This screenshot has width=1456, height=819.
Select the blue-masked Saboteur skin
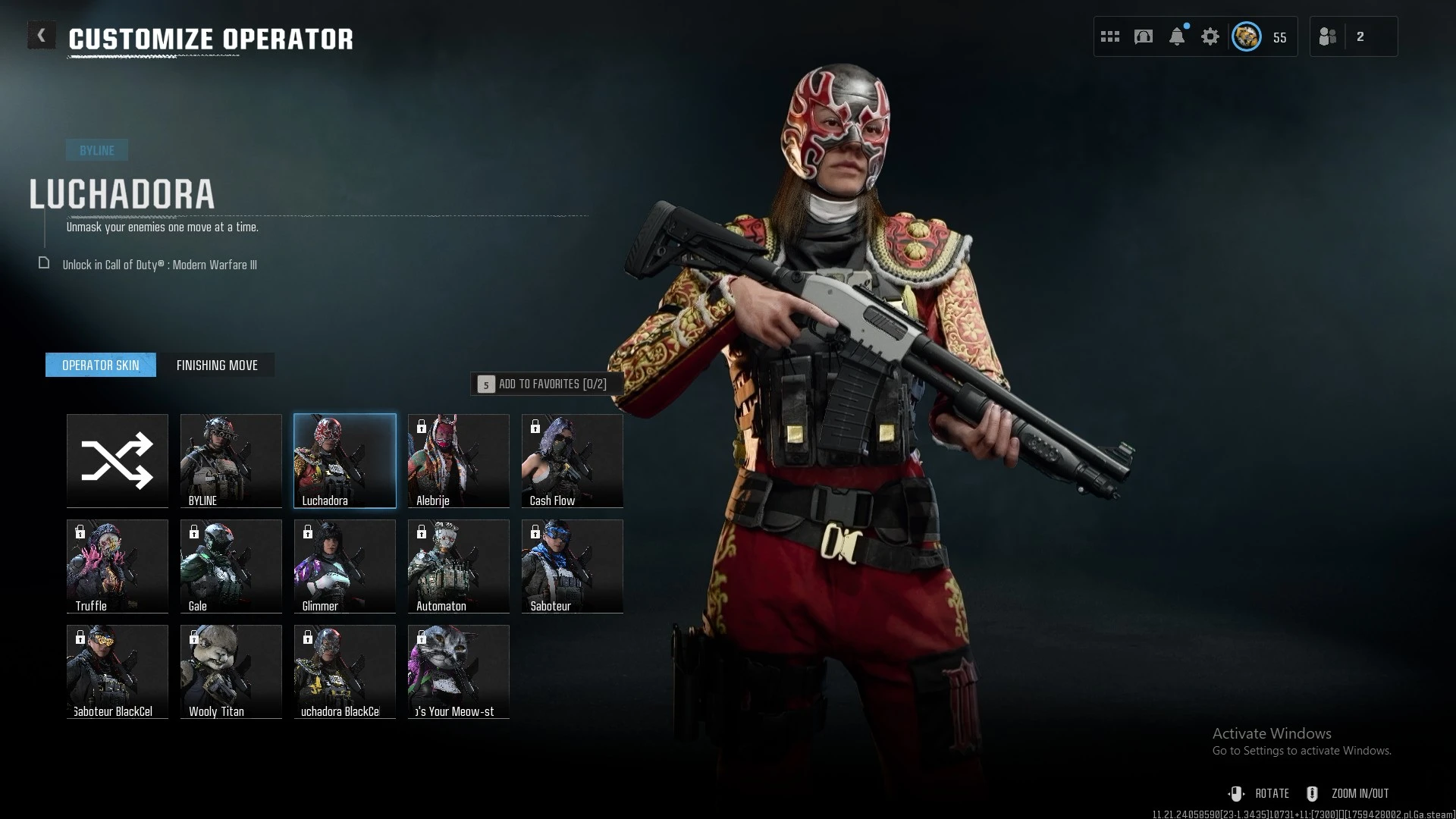tap(573, 566)
